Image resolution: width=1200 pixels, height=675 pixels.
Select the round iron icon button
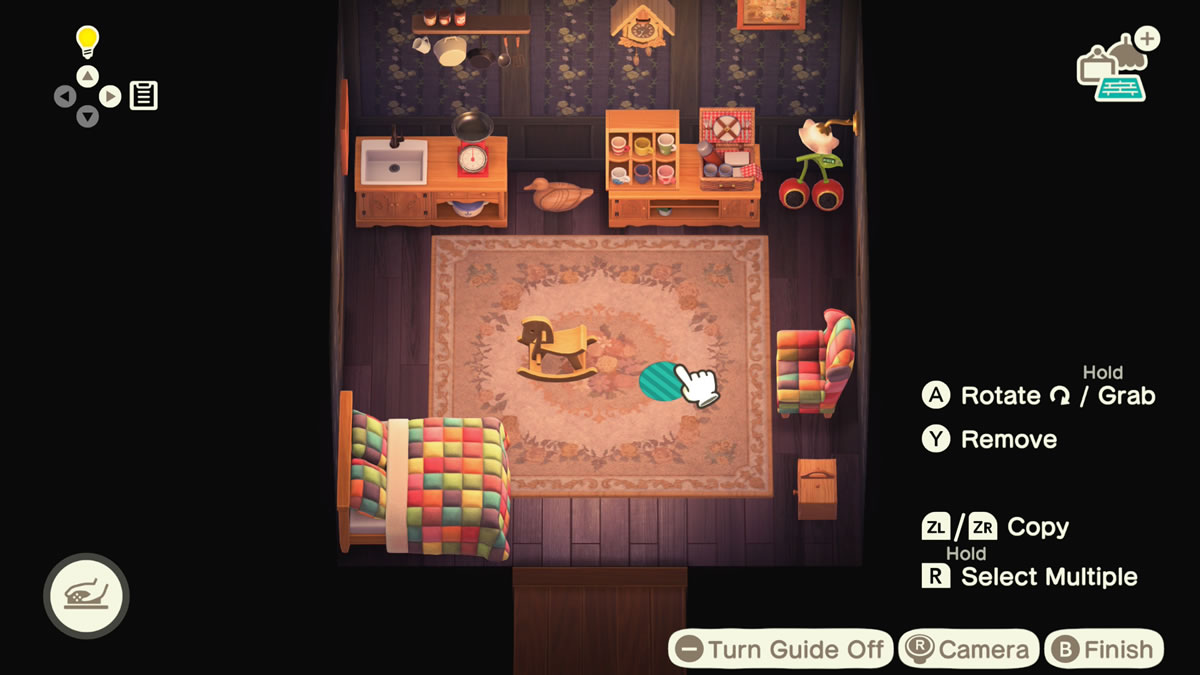click(86, 596)
